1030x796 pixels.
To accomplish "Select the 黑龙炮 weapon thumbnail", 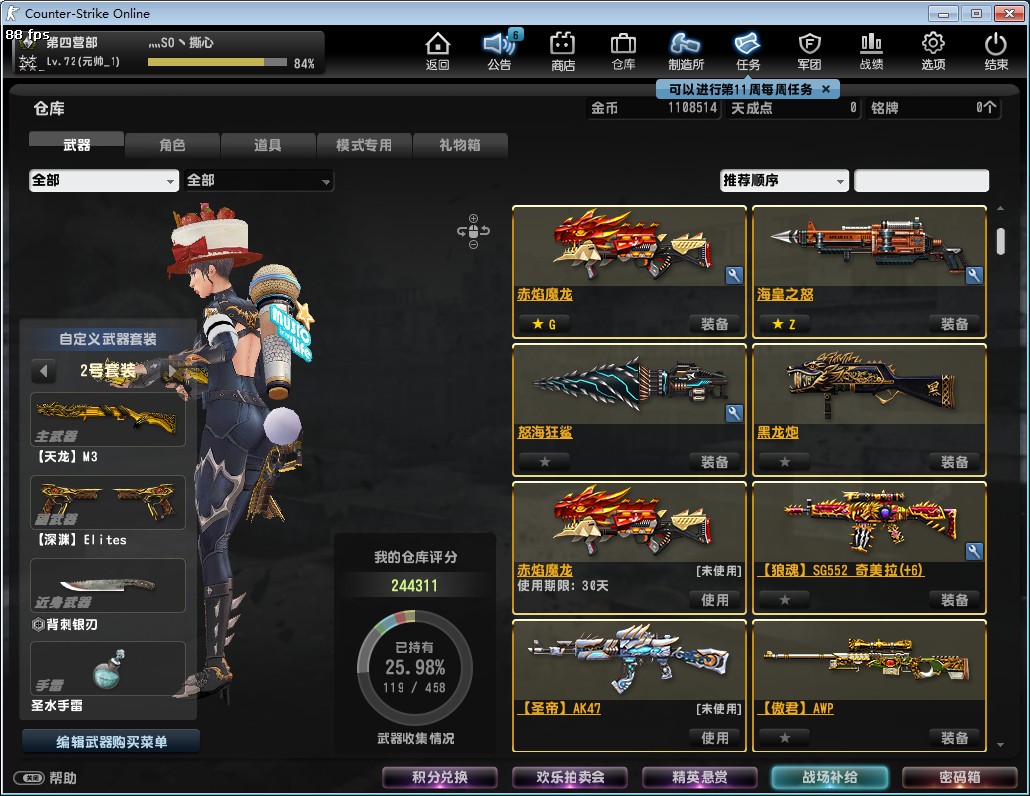I will pyautogui.click(x=869, y=383).
